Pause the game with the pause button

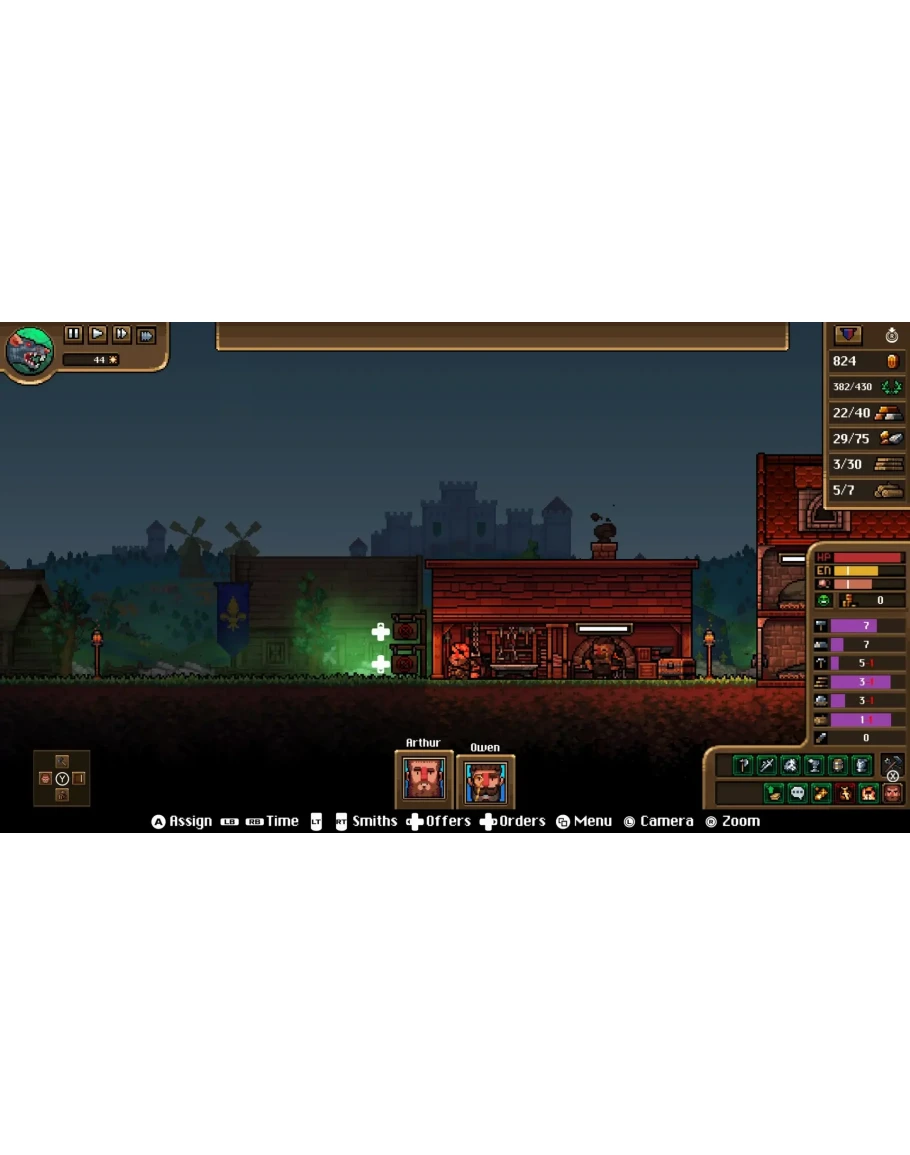pos(73,335)
